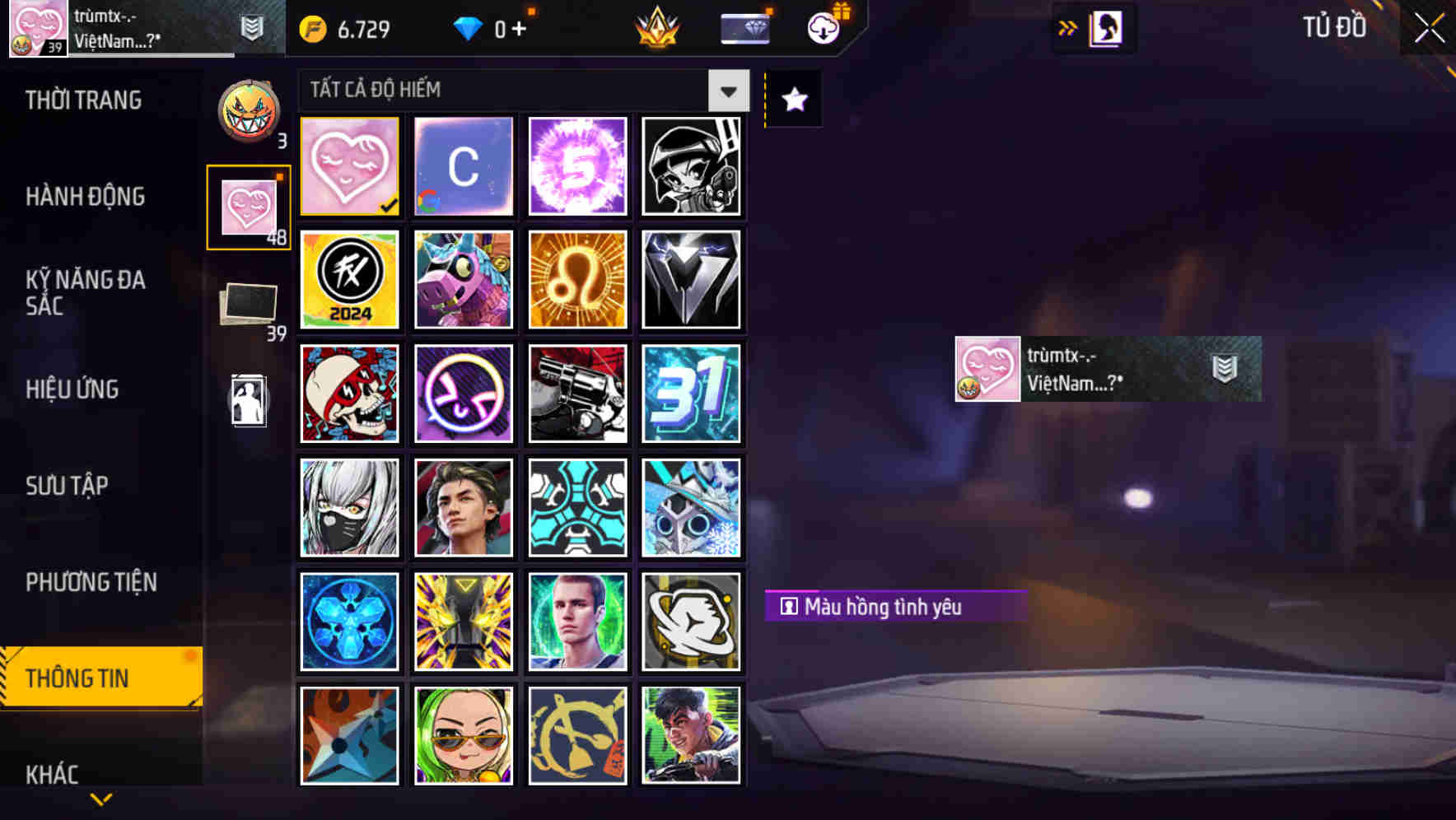Toggle the favorites star filter
This screenshot has height=820, width=1456.
coord(792,100)
